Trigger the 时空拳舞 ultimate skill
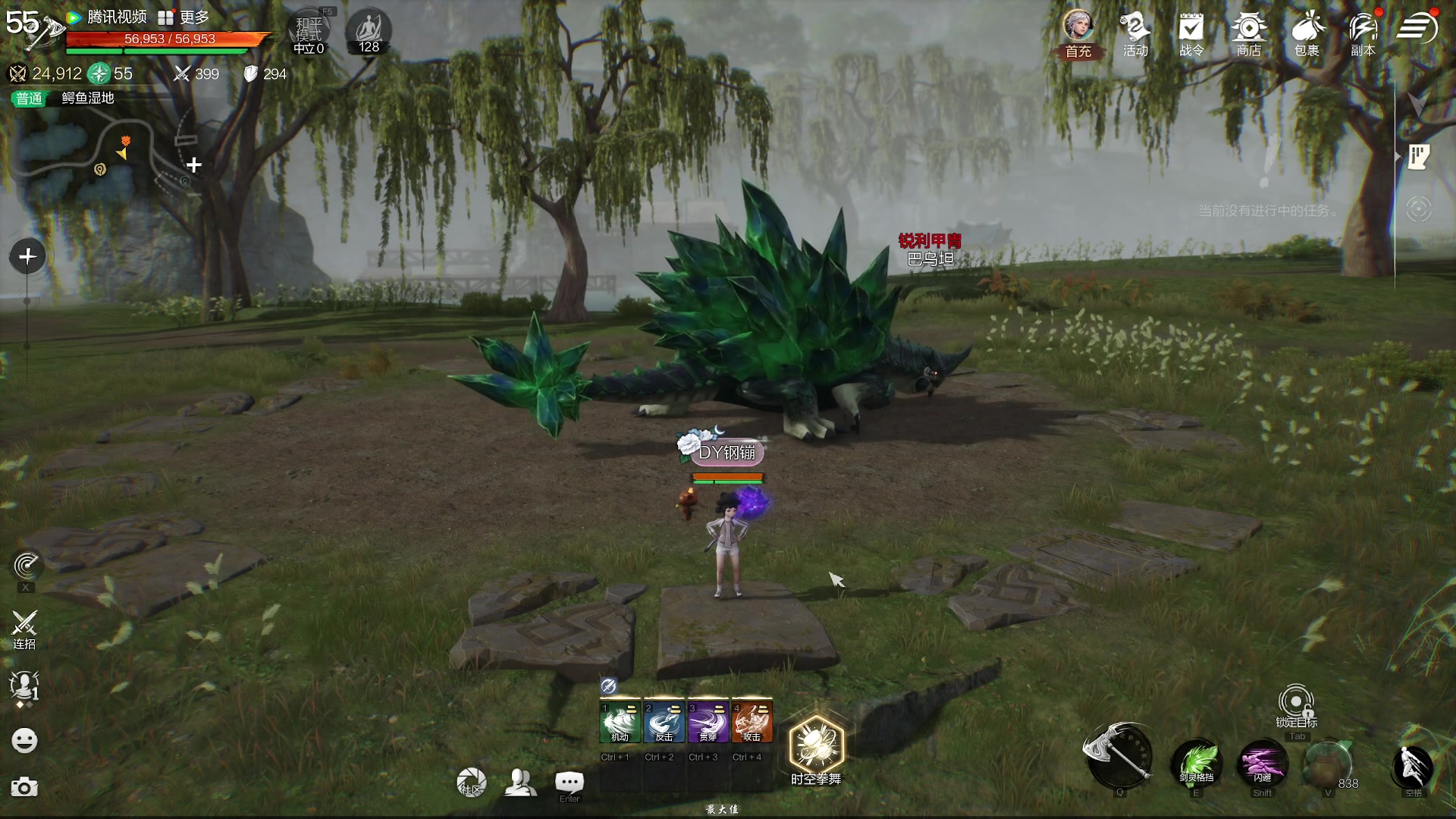 point(816,746)
